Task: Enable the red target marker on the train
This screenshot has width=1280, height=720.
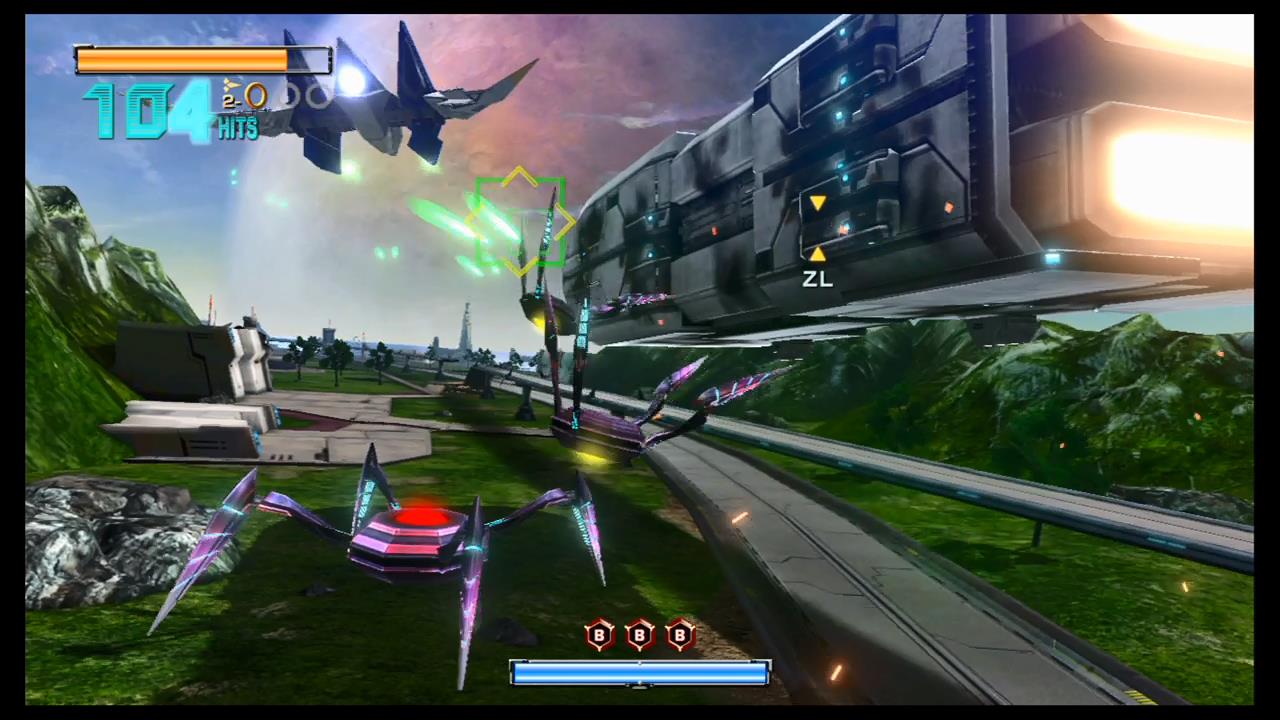Action: point(948,207)
